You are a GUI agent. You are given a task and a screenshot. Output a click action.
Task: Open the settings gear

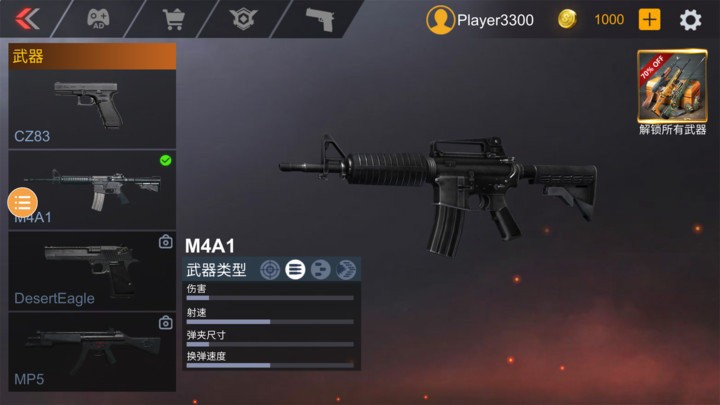pos(691,19)
